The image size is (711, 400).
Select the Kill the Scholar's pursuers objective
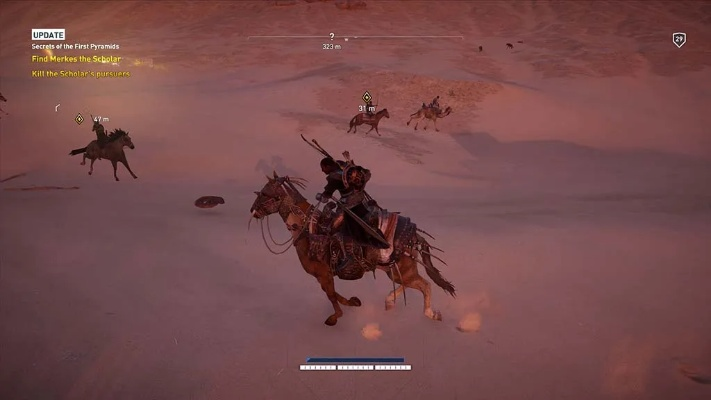point(81,73)
